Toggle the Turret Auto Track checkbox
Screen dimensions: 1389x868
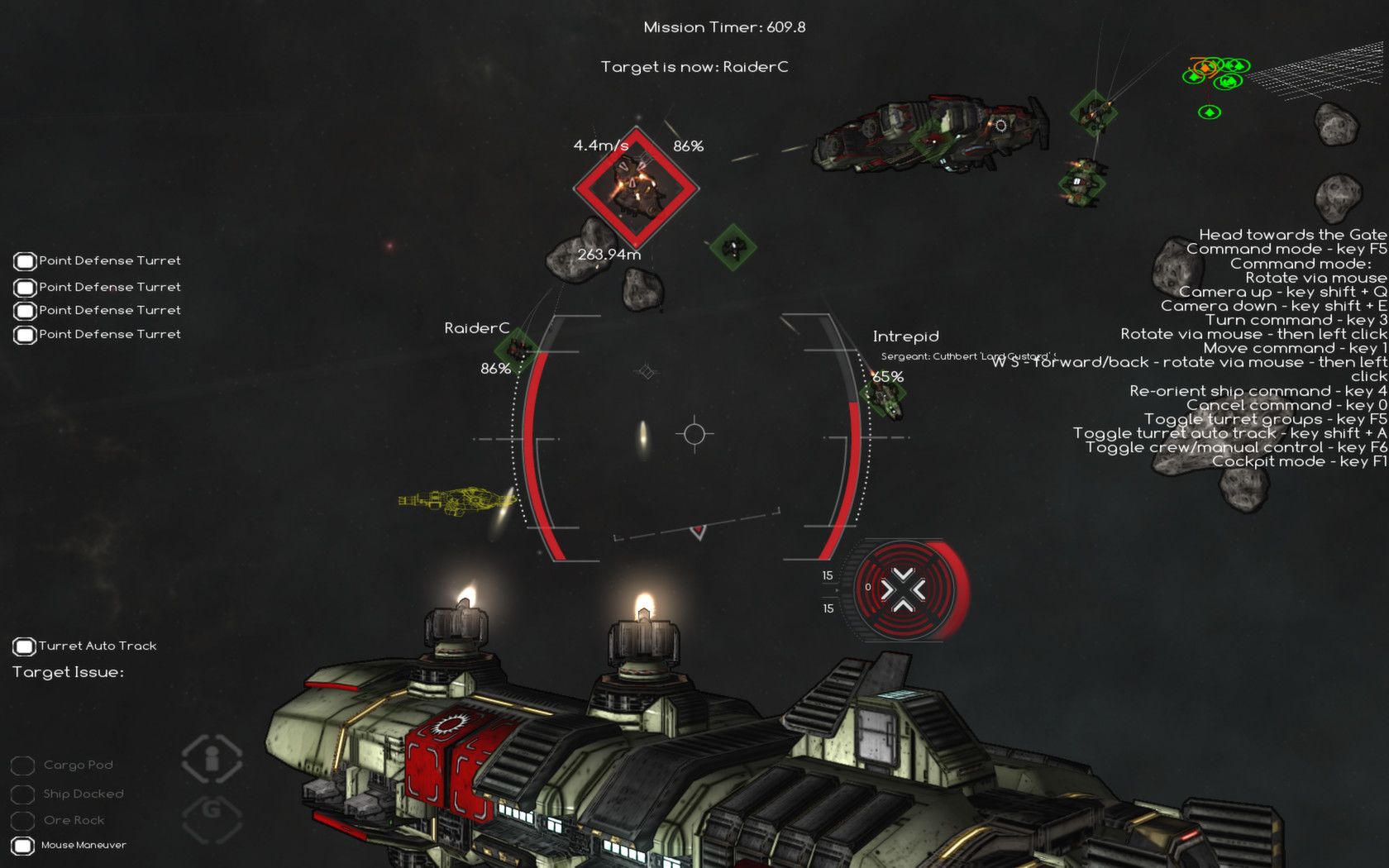24,646
